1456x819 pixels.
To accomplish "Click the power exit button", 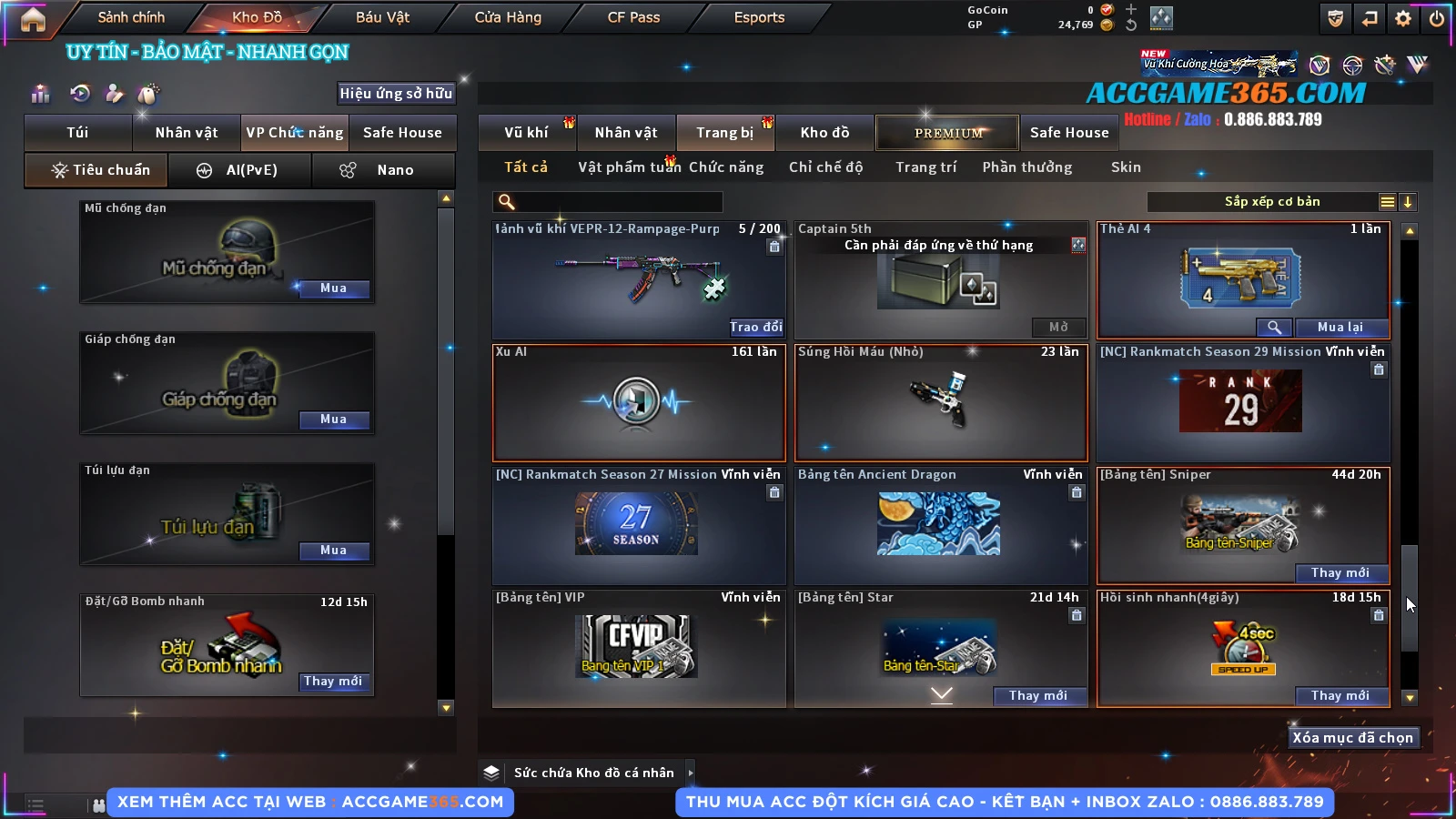I will (1437, 18).
